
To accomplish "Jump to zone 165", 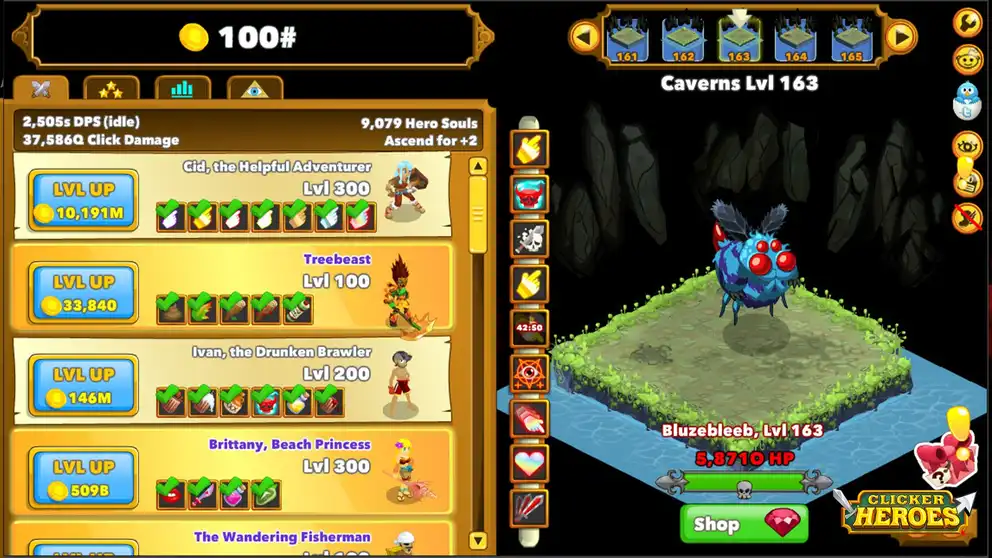I will (851, 40).
